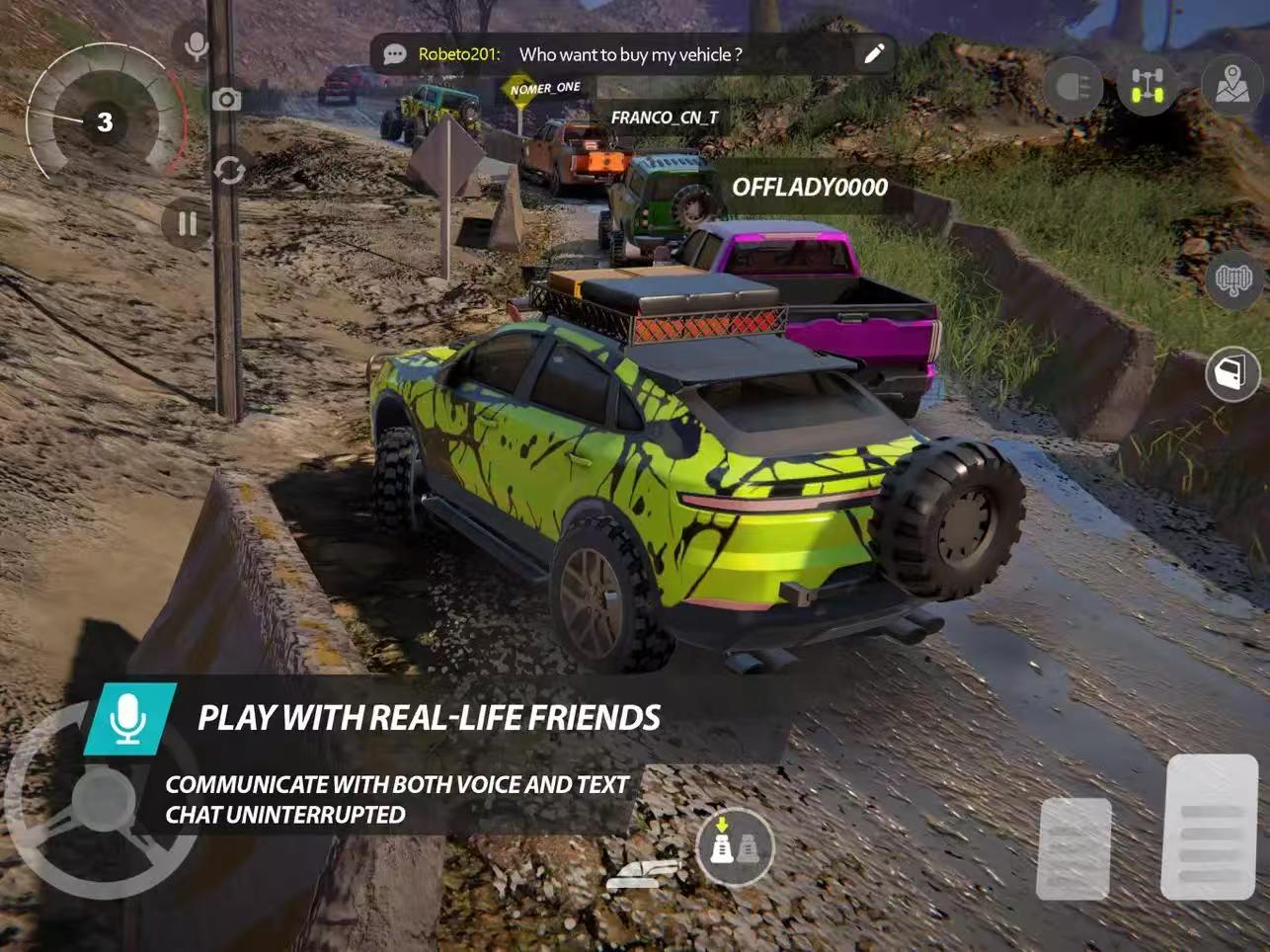Tap the pedals with yellow arrow icon
1270x952 pixels.
734,845
